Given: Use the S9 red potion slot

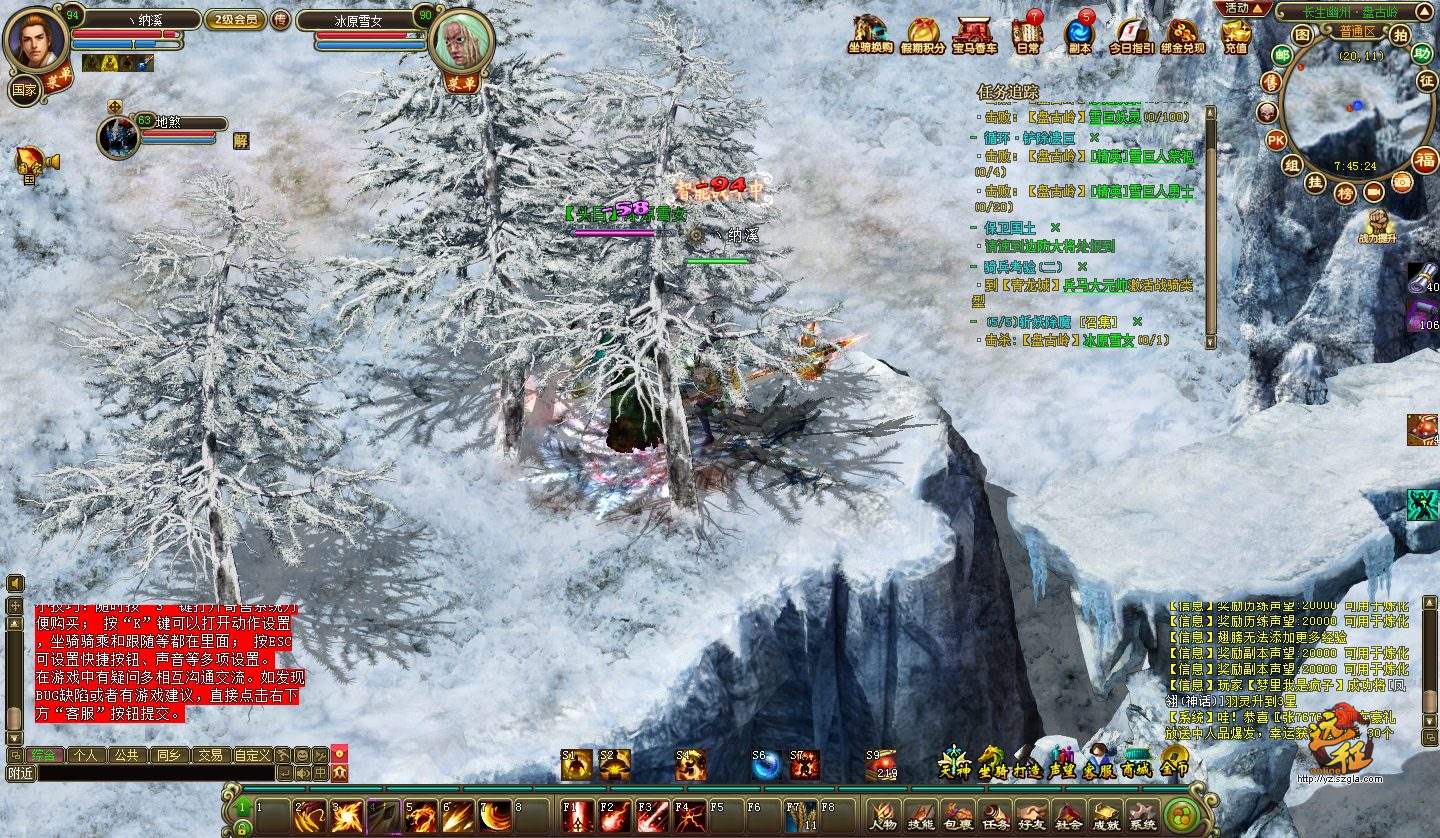Looking at the screenshot, I should coord(880,765).
